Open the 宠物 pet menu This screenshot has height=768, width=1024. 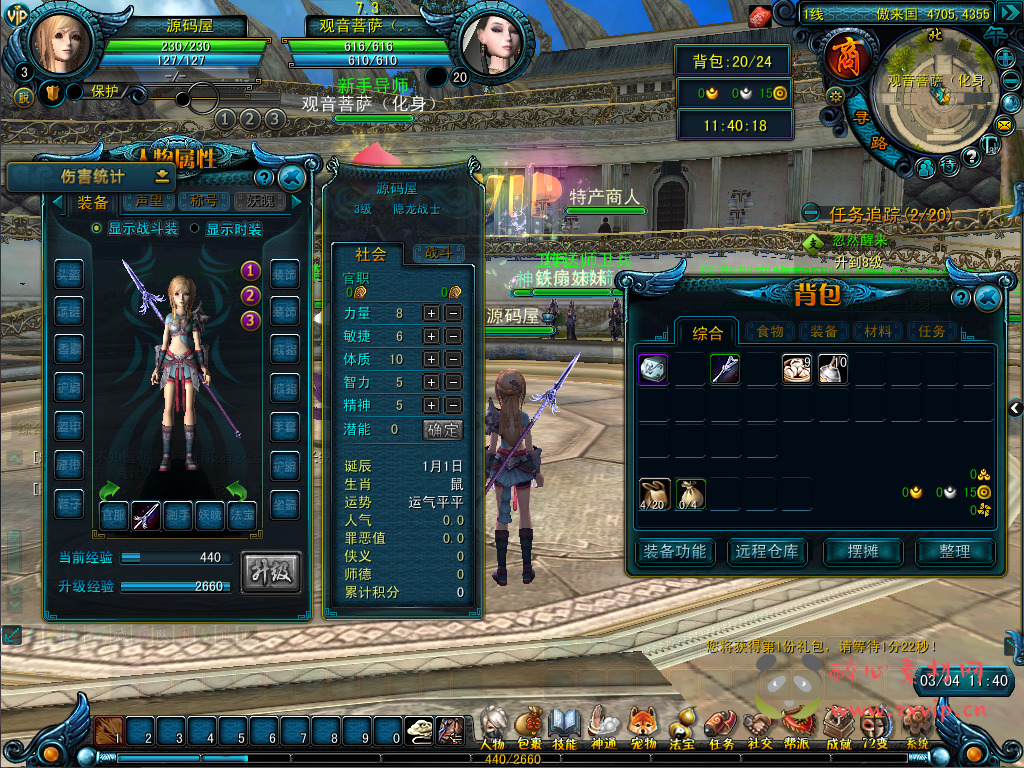642,725
